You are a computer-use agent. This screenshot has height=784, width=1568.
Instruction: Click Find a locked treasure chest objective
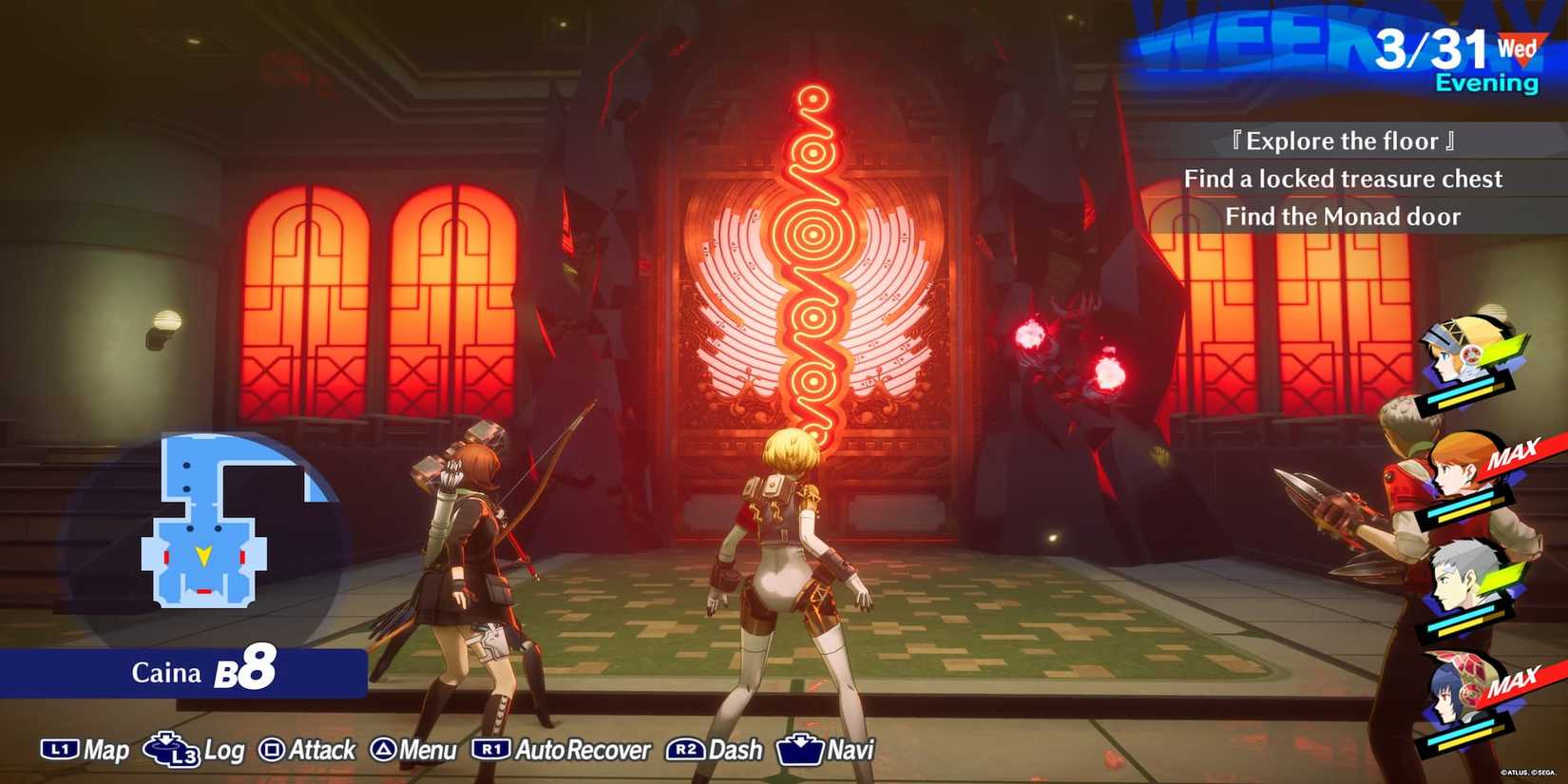point(1344,178)
